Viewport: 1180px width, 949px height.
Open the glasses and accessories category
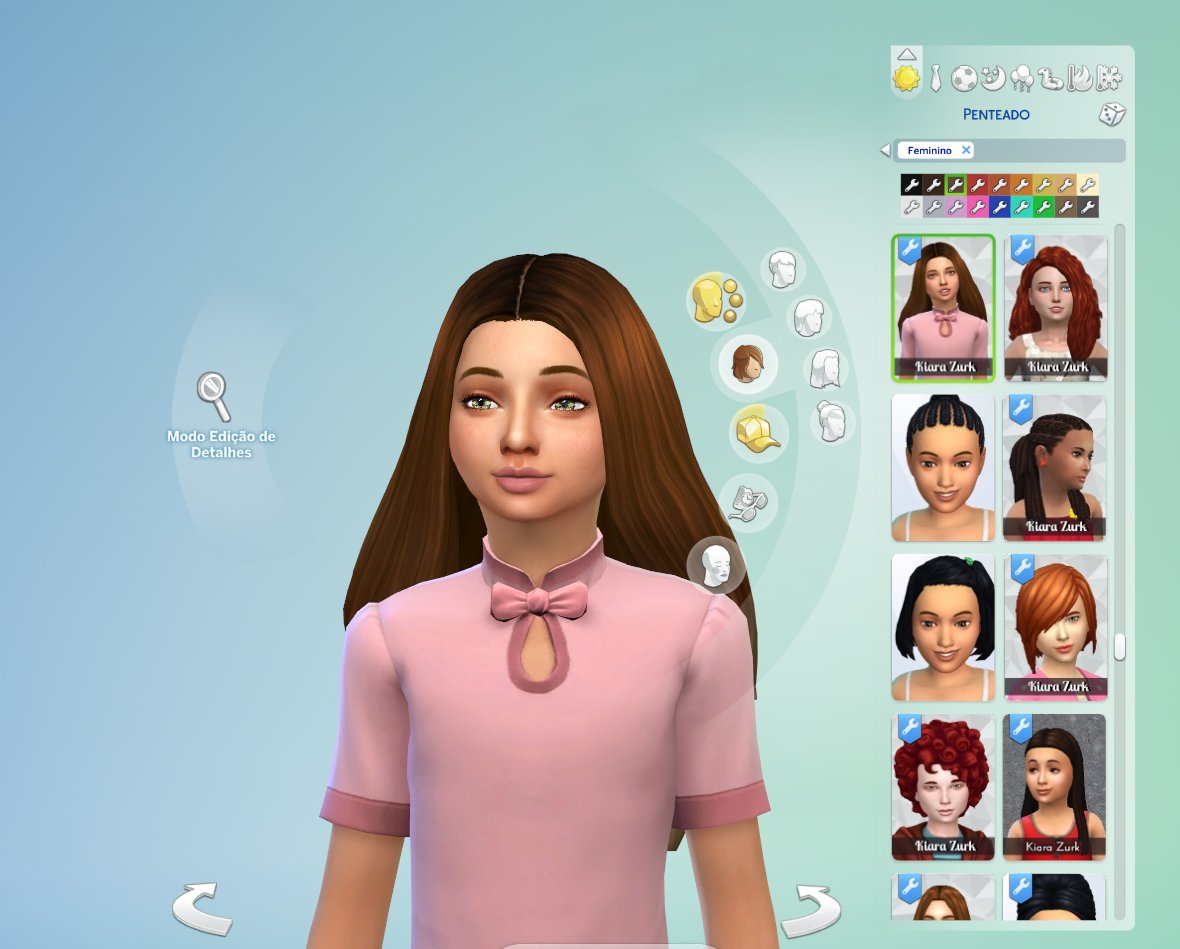(x=746, y=502)
